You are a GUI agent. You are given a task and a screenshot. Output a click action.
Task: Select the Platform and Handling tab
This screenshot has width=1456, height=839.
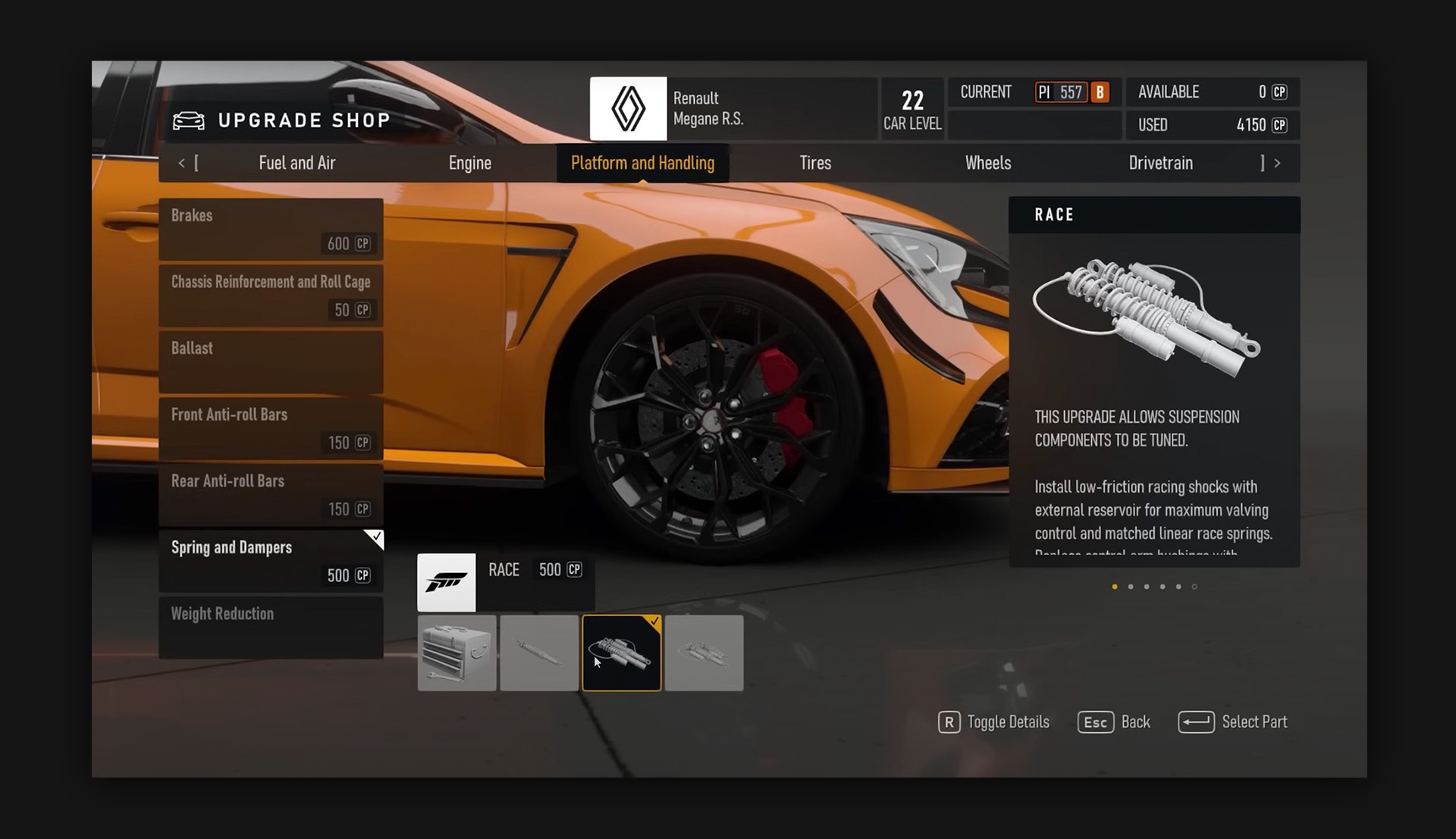coord(642,163)
